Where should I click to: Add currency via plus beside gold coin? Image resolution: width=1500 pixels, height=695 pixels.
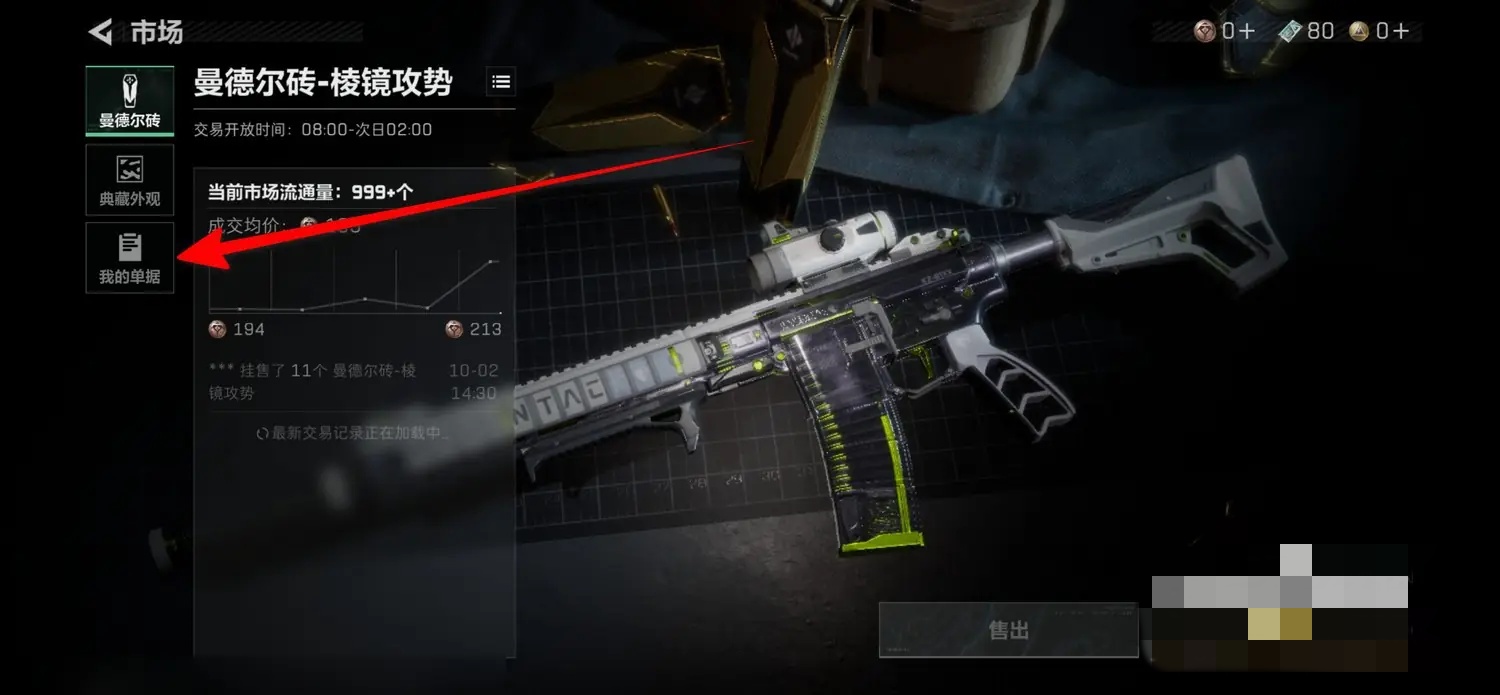click(1400, 32)
